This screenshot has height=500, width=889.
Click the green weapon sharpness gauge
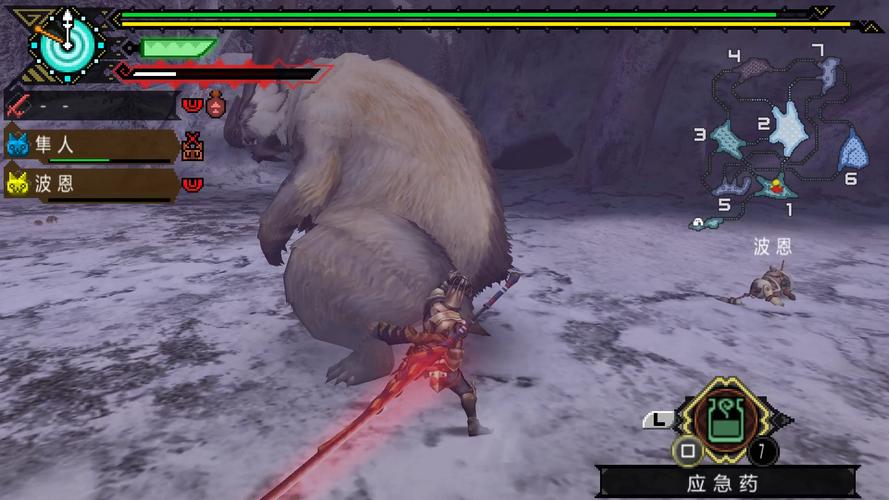point(178,47)
